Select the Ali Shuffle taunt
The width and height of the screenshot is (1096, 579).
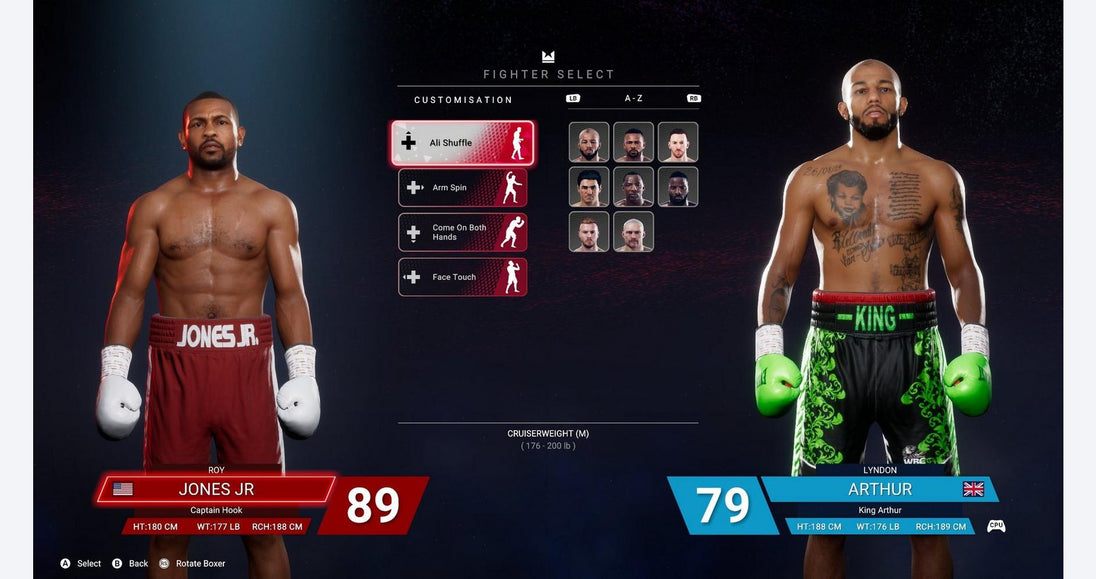462,143
